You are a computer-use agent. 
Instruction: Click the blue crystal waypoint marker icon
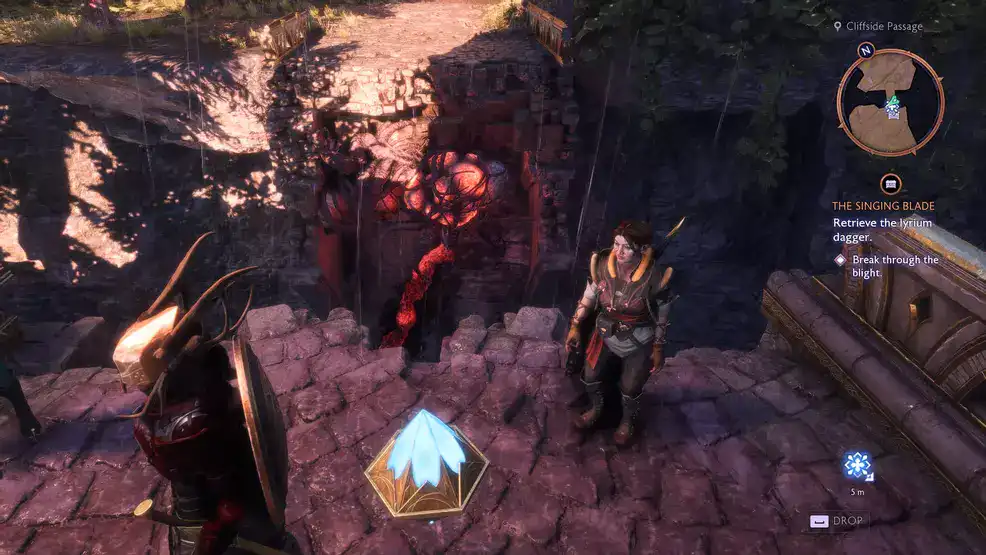pos(858,465)
